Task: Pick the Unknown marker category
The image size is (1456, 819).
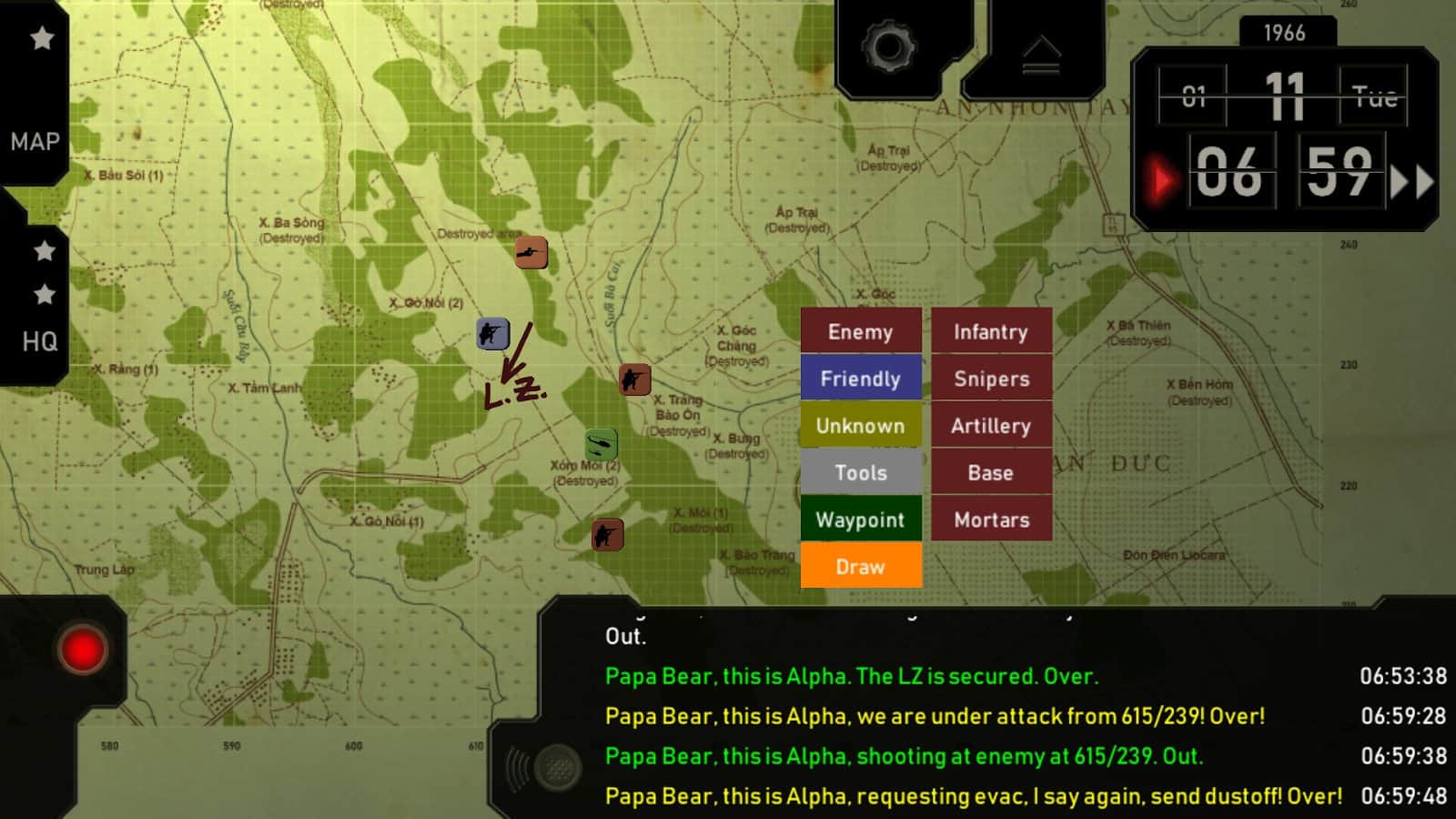Action: [861, 426]
